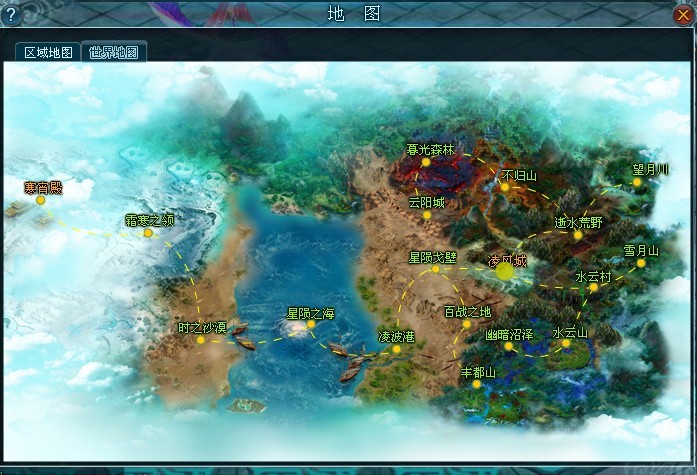Choose the 凌波港 map marker
This screenshot has width=697, height=475.
(x=397, y=349)
